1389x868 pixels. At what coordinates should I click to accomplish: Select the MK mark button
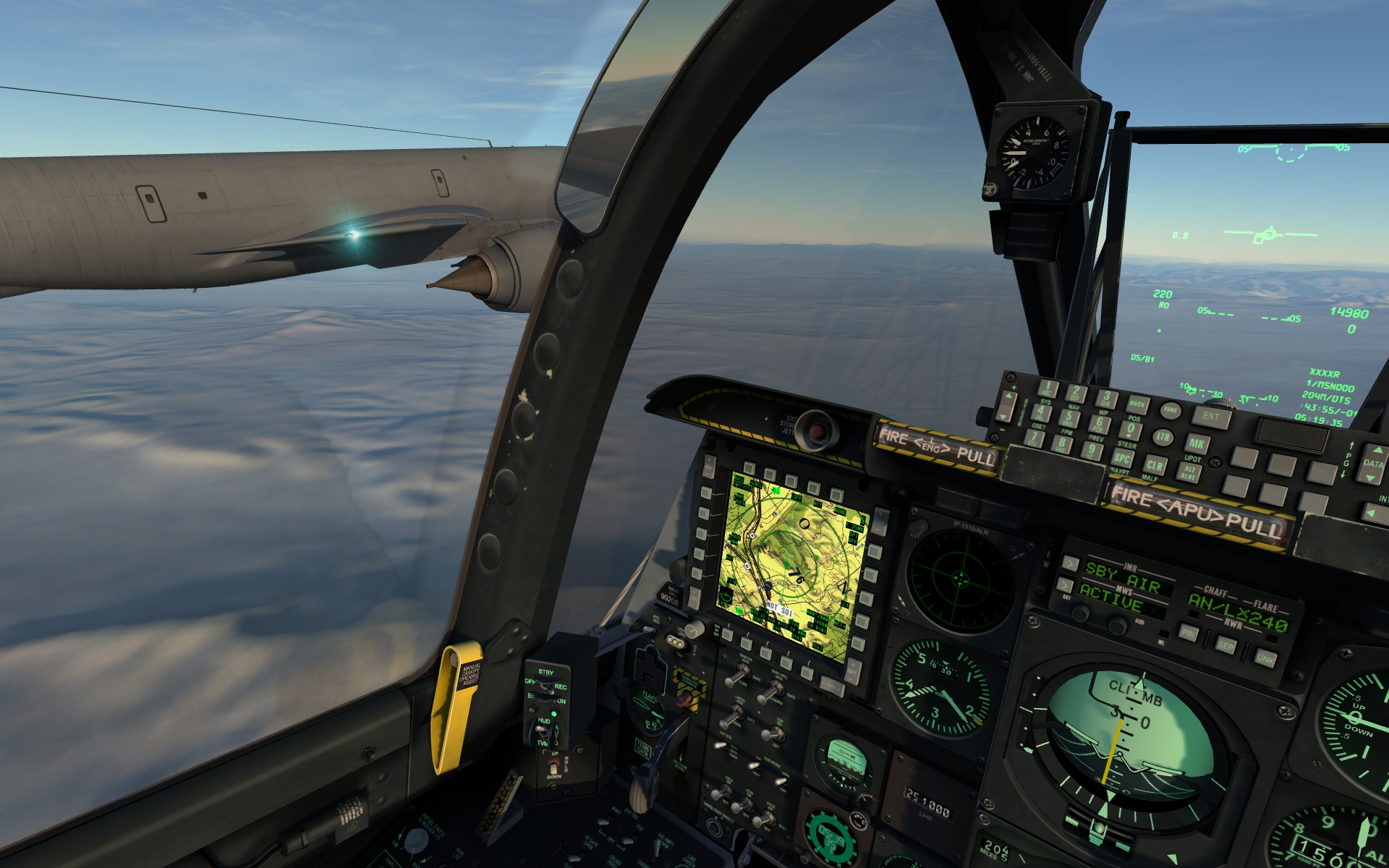pos(1197,443)
